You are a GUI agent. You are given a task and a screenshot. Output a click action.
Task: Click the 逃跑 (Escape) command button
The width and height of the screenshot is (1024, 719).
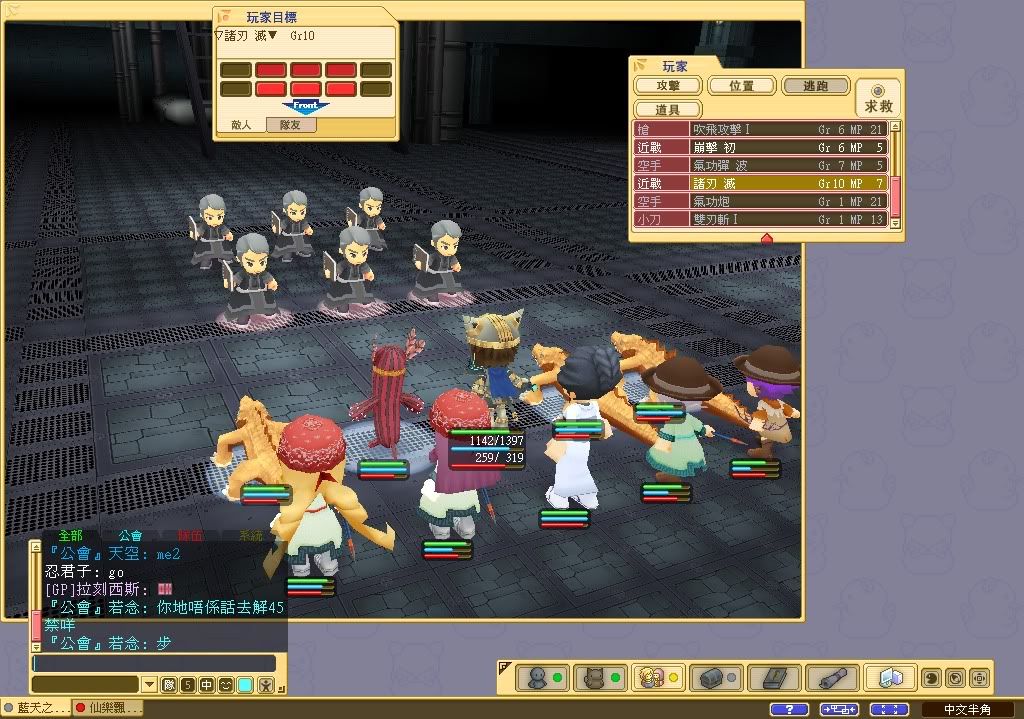click(815, 87)
